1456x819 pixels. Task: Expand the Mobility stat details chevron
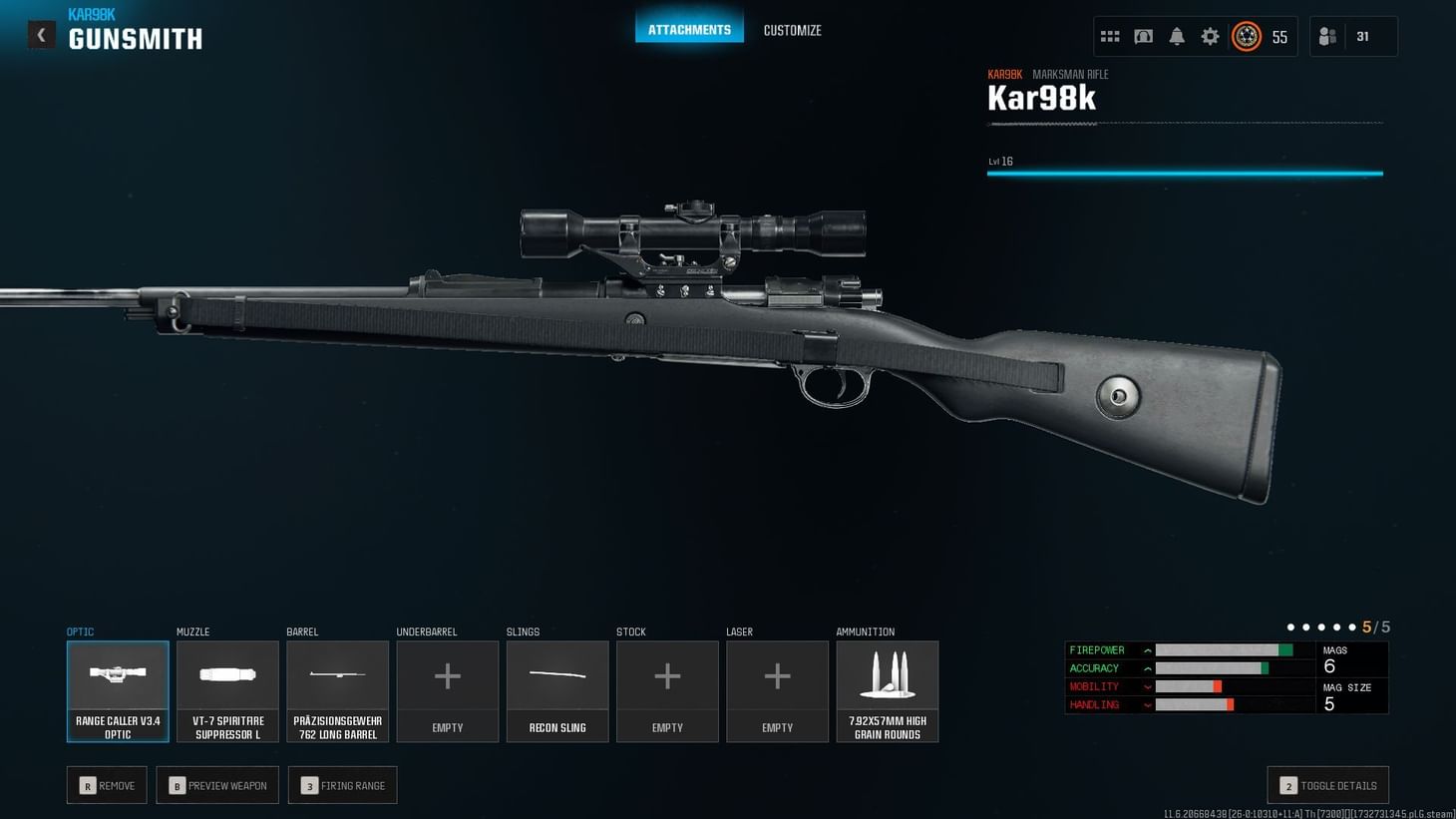(1149, 686)
